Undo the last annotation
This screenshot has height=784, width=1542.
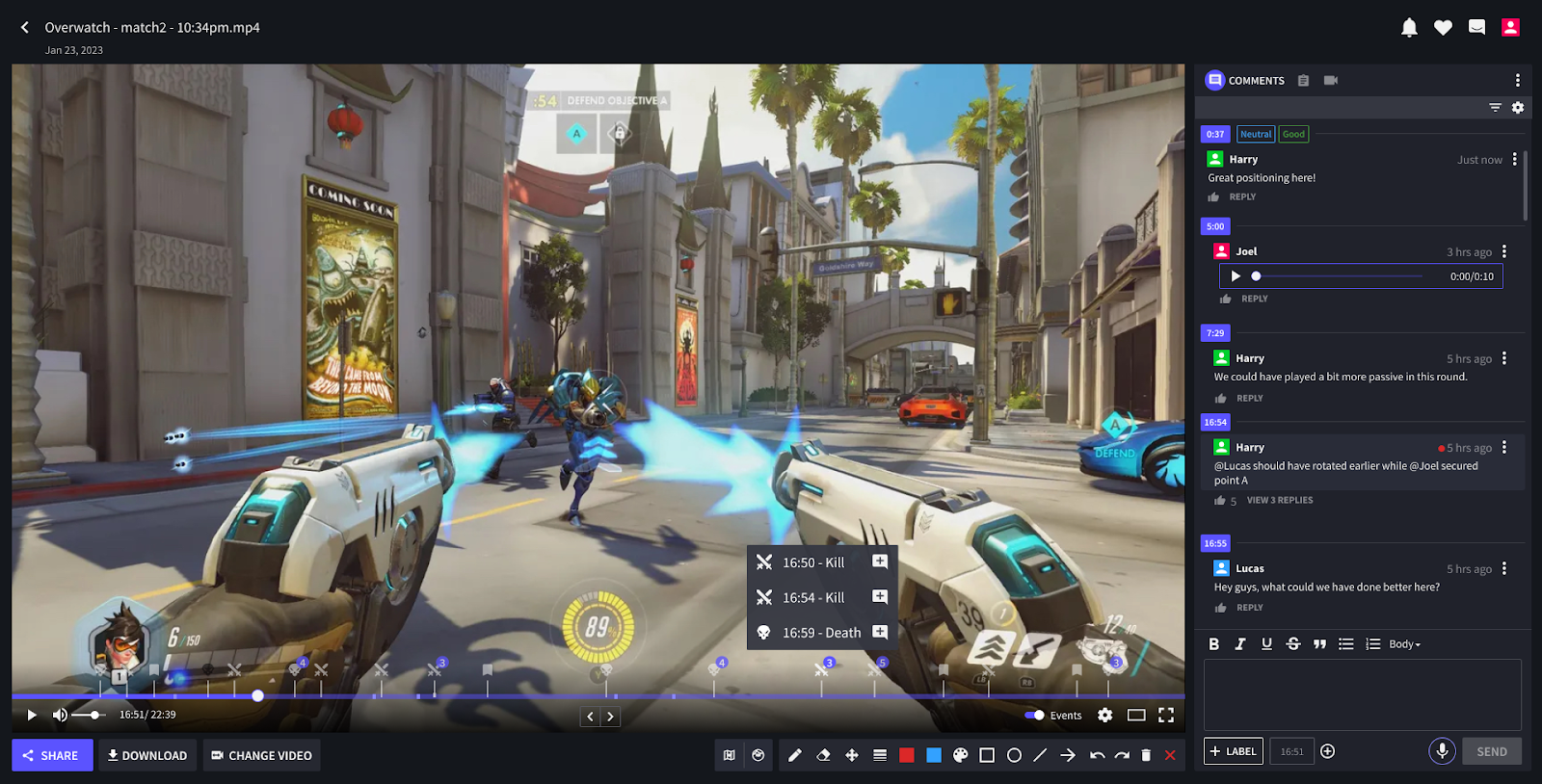1096,755
